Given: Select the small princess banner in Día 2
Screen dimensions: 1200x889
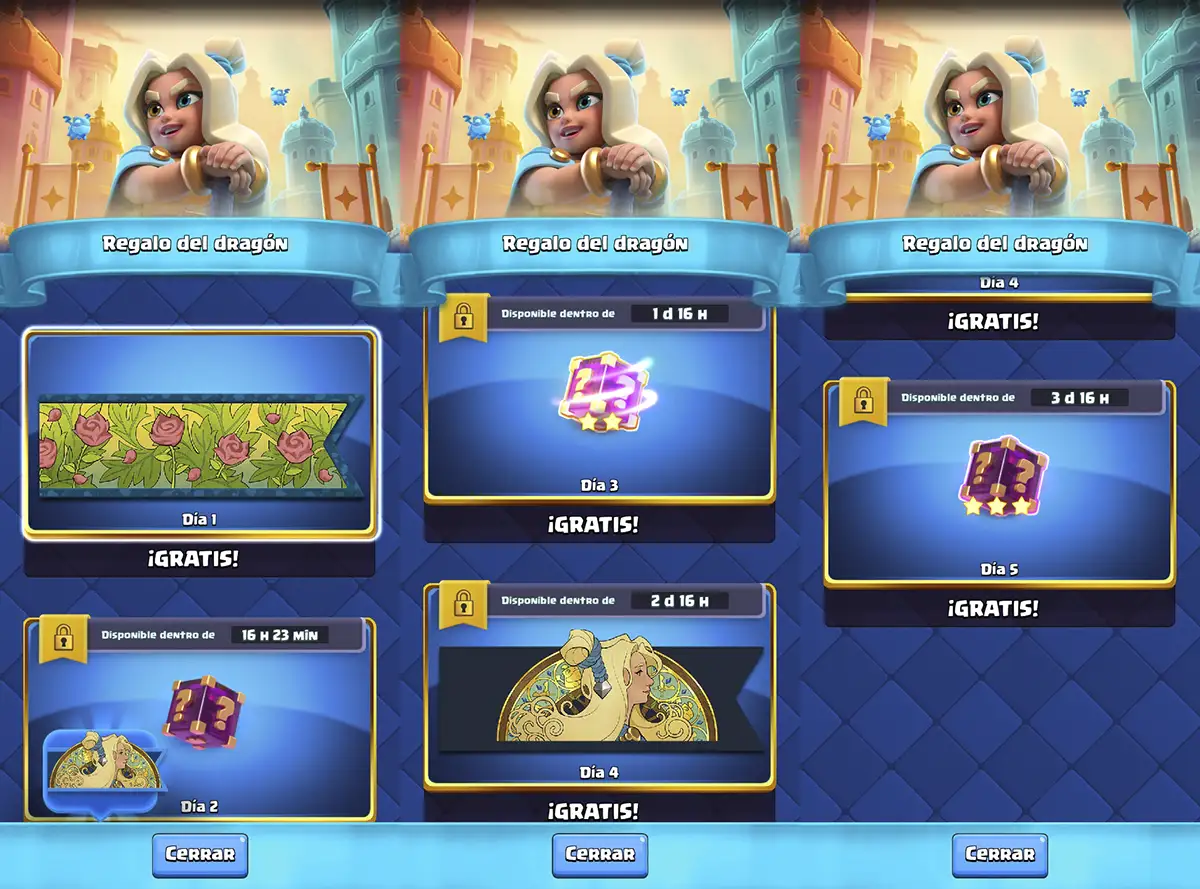Looking at the screenshot, I should [x=100, y=772].
